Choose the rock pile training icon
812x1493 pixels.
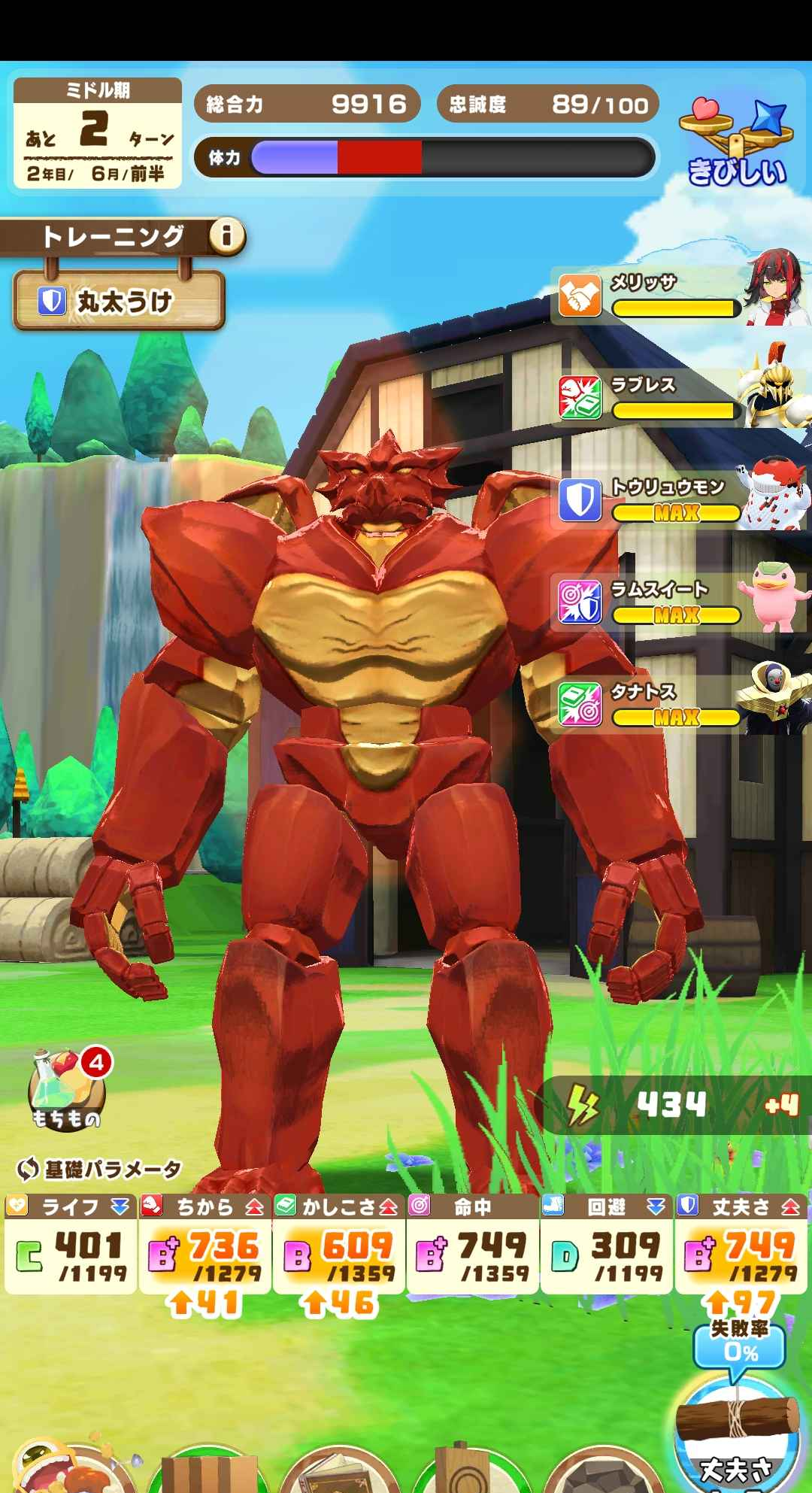pyautogui.click(x=594, y=1474)
